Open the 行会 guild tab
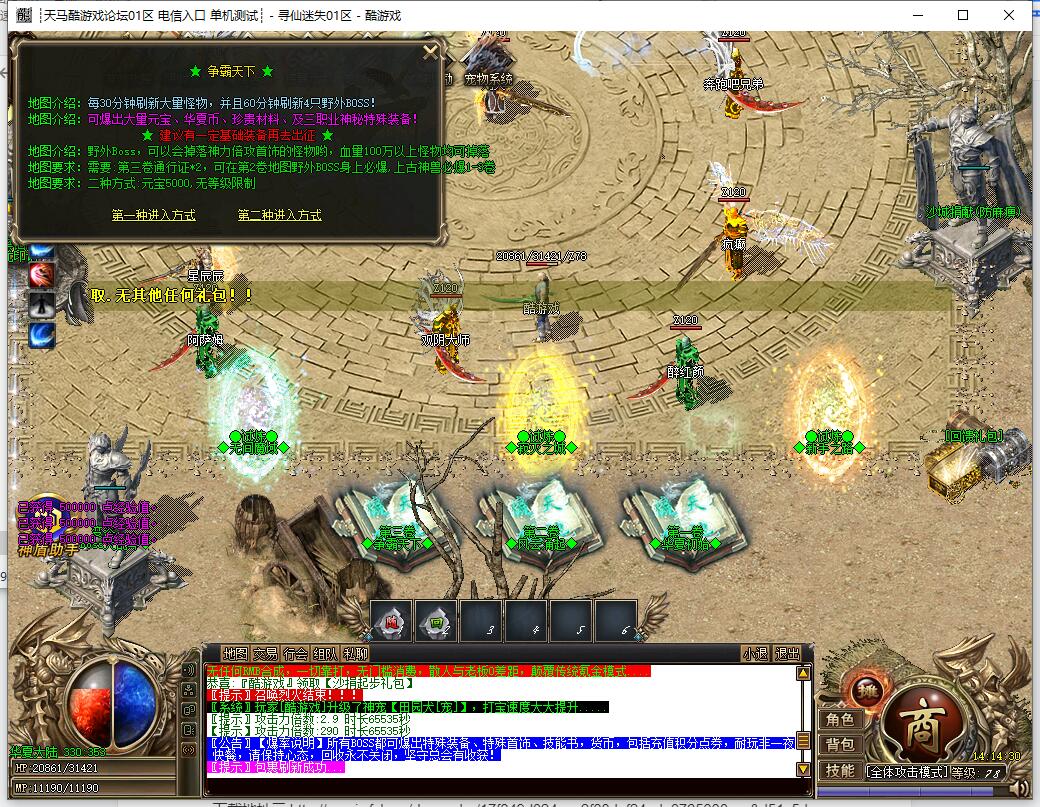Image resolution: width=1040 pixels, height=807 pixels. 295,654
